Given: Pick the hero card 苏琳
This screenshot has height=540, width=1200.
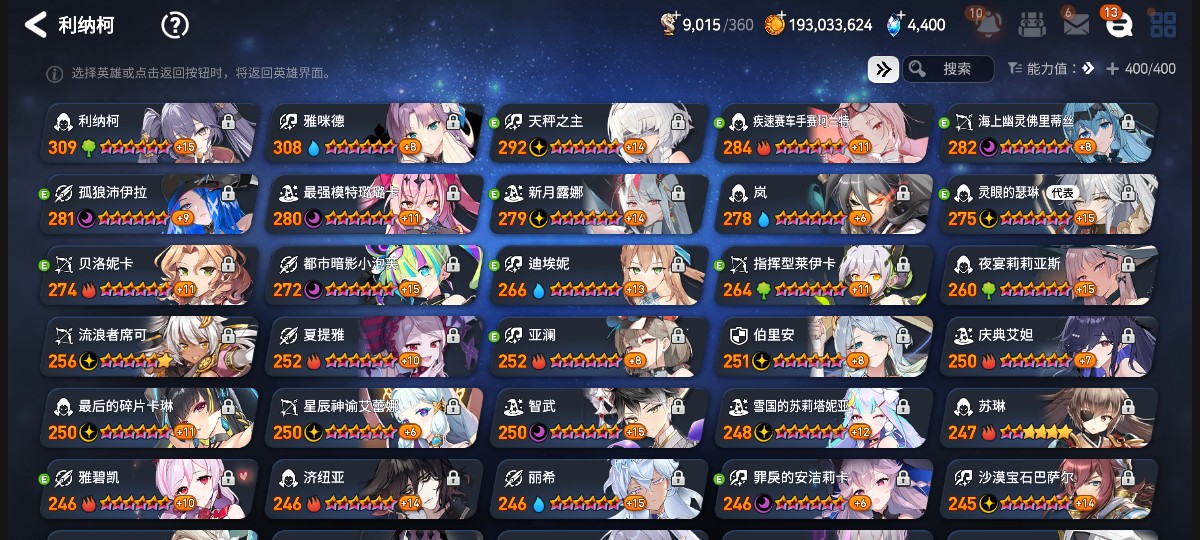Looking at the screenshot, I should [1050, 419].
